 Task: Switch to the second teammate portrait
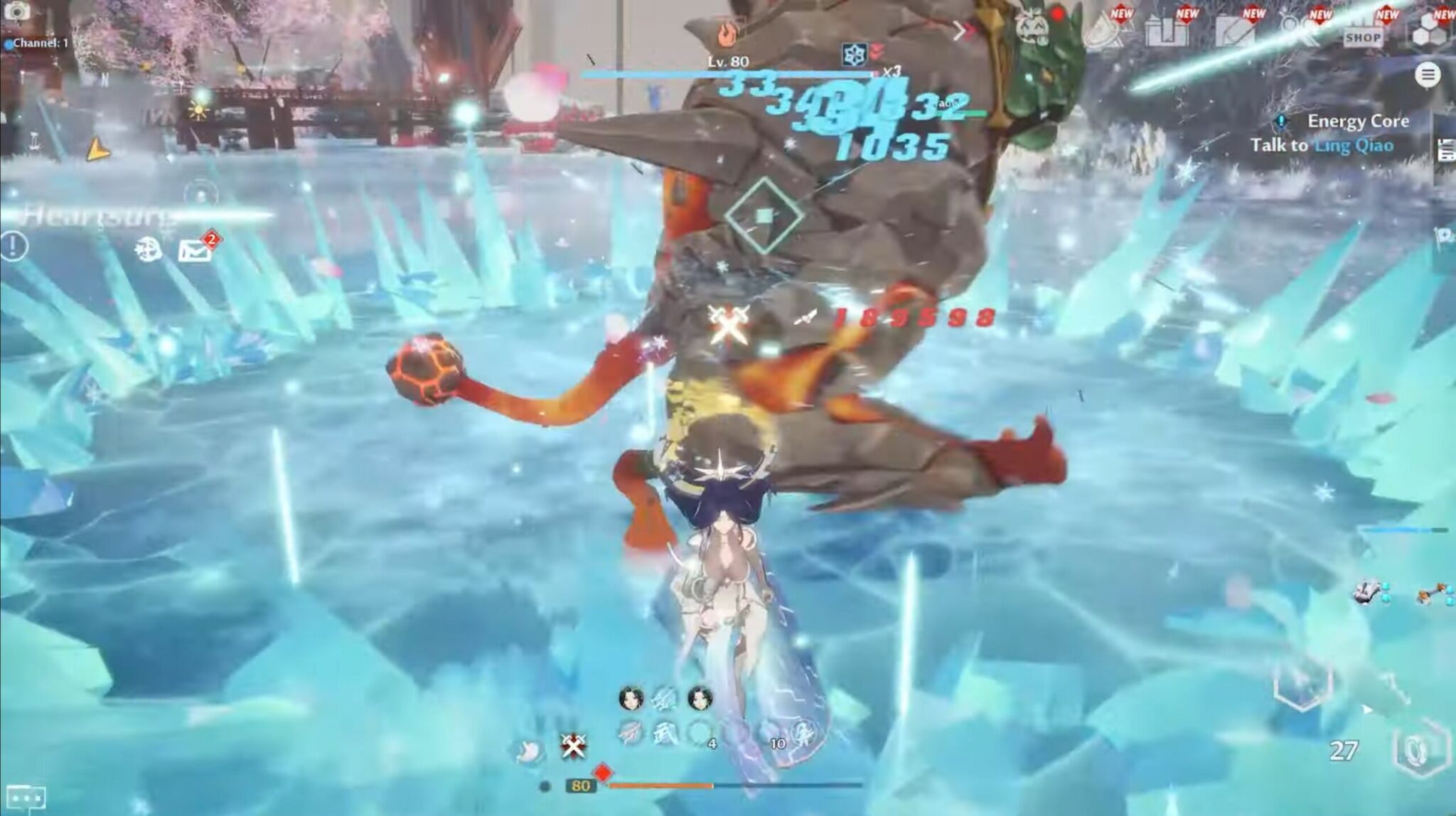700,698
